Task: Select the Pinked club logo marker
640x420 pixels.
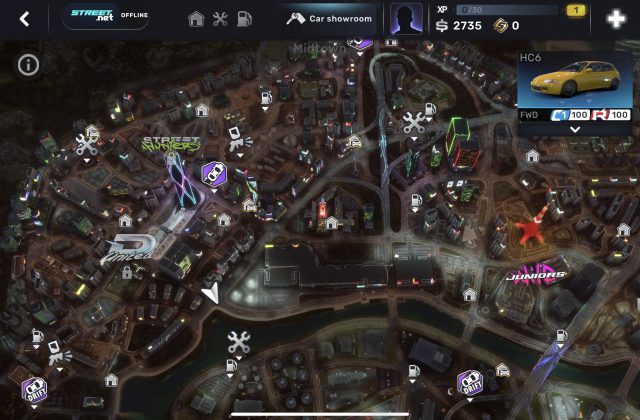Action: [129, 248]
